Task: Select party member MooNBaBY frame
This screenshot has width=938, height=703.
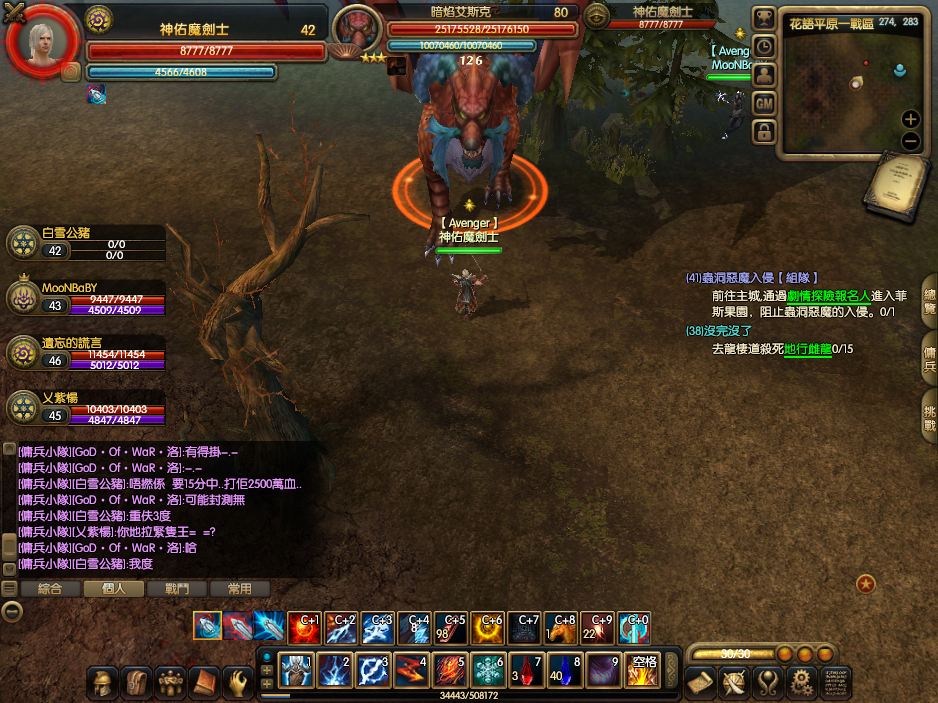Action: [85, 298]
